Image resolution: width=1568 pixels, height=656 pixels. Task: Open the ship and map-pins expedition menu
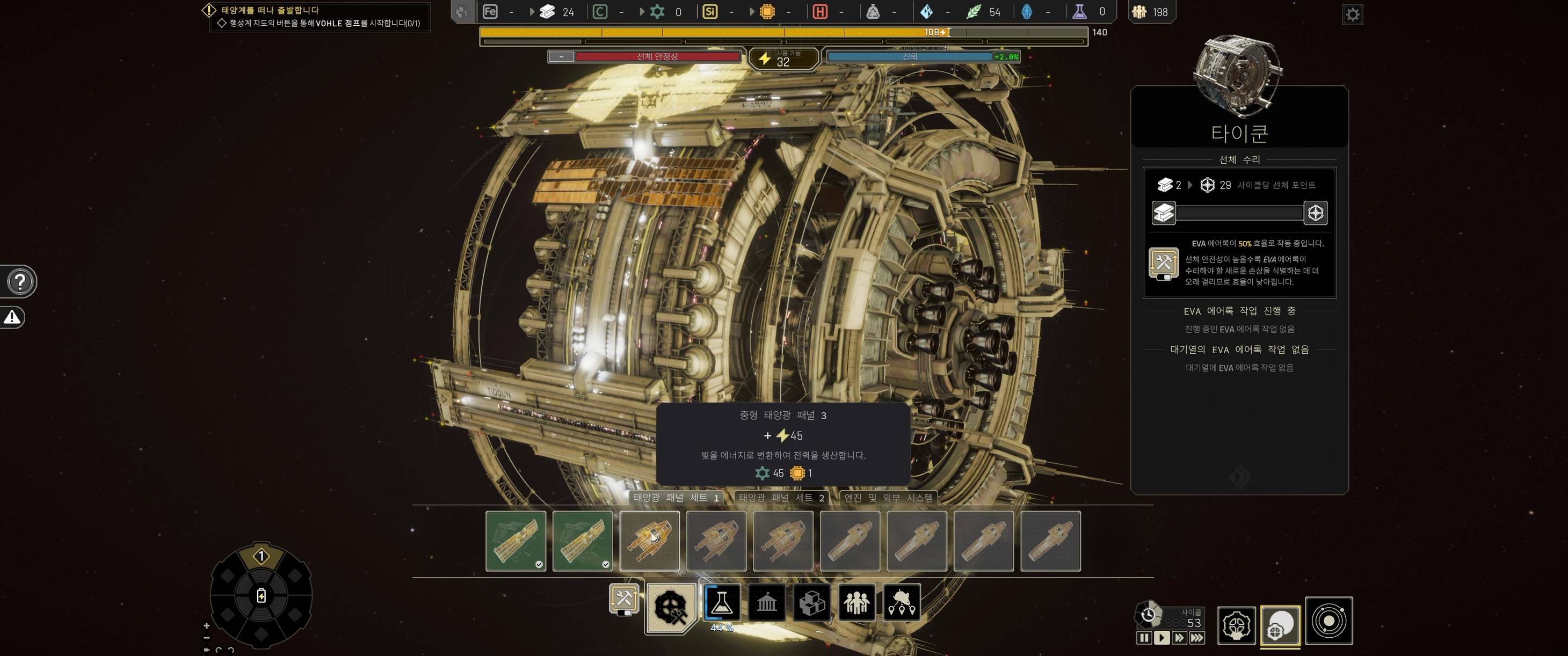pos(902,602)
